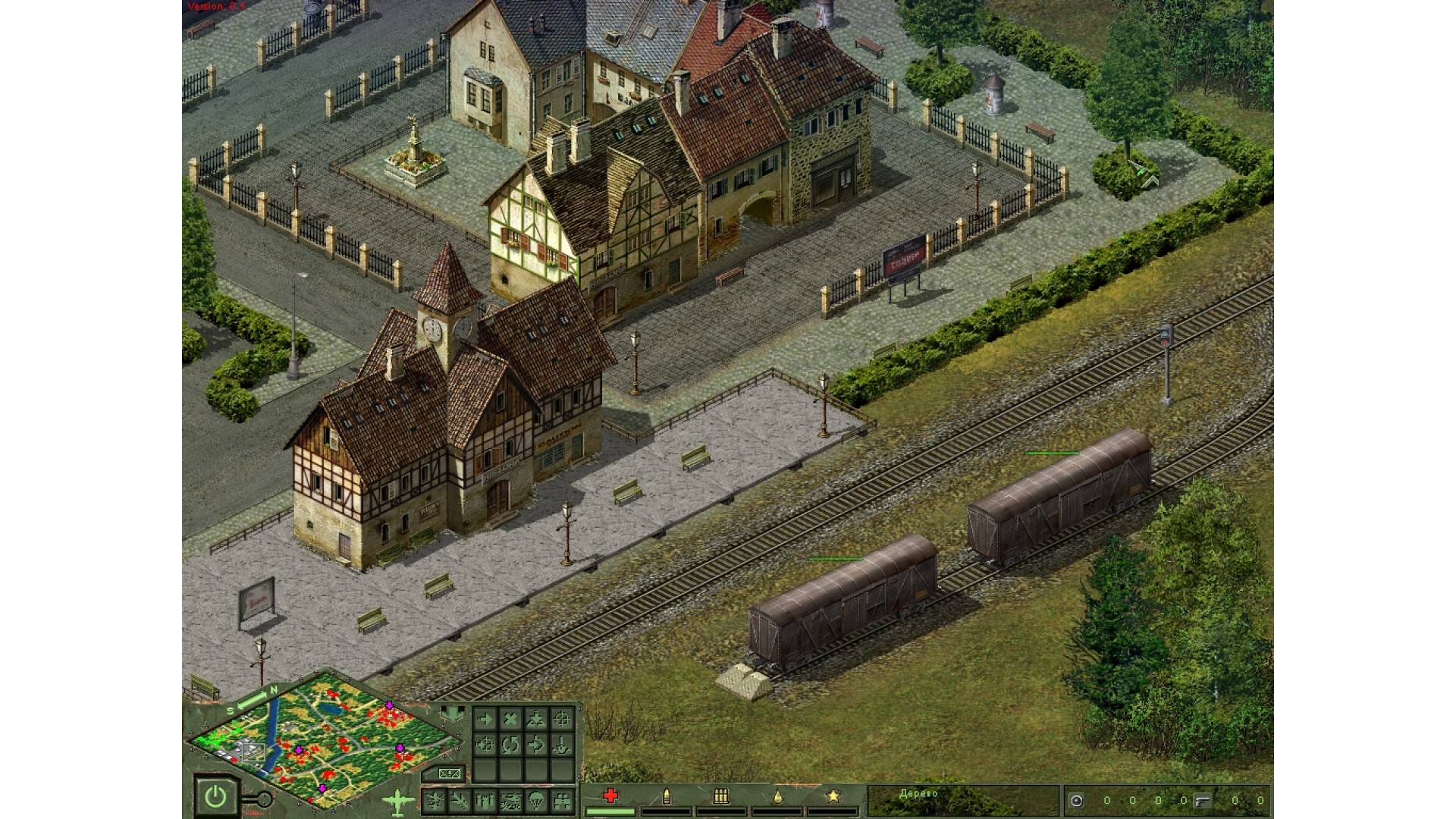Click the green power menu button

(215, 796)
